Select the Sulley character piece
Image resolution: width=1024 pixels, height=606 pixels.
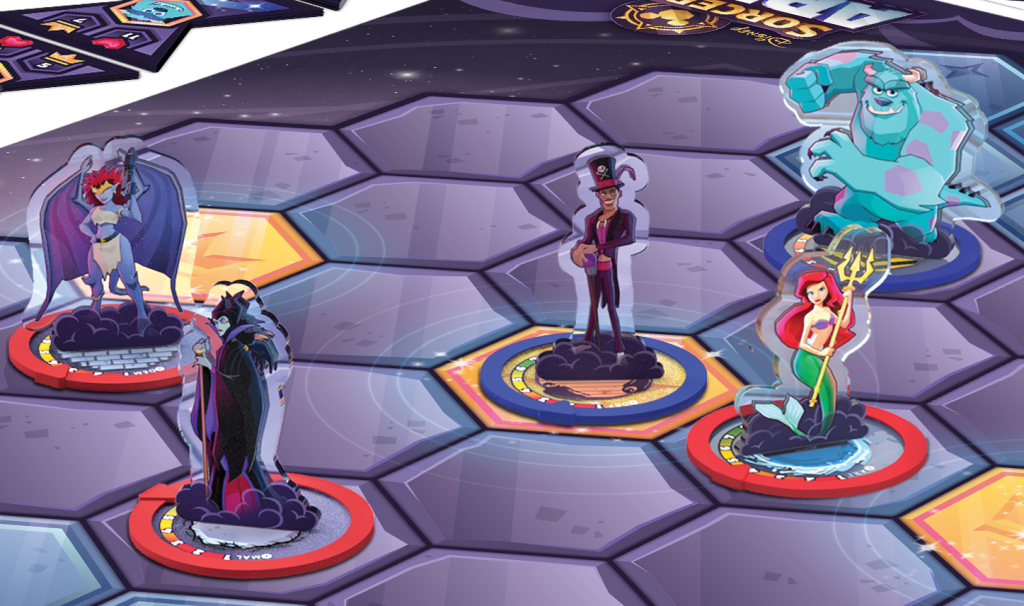click(885, 150)
